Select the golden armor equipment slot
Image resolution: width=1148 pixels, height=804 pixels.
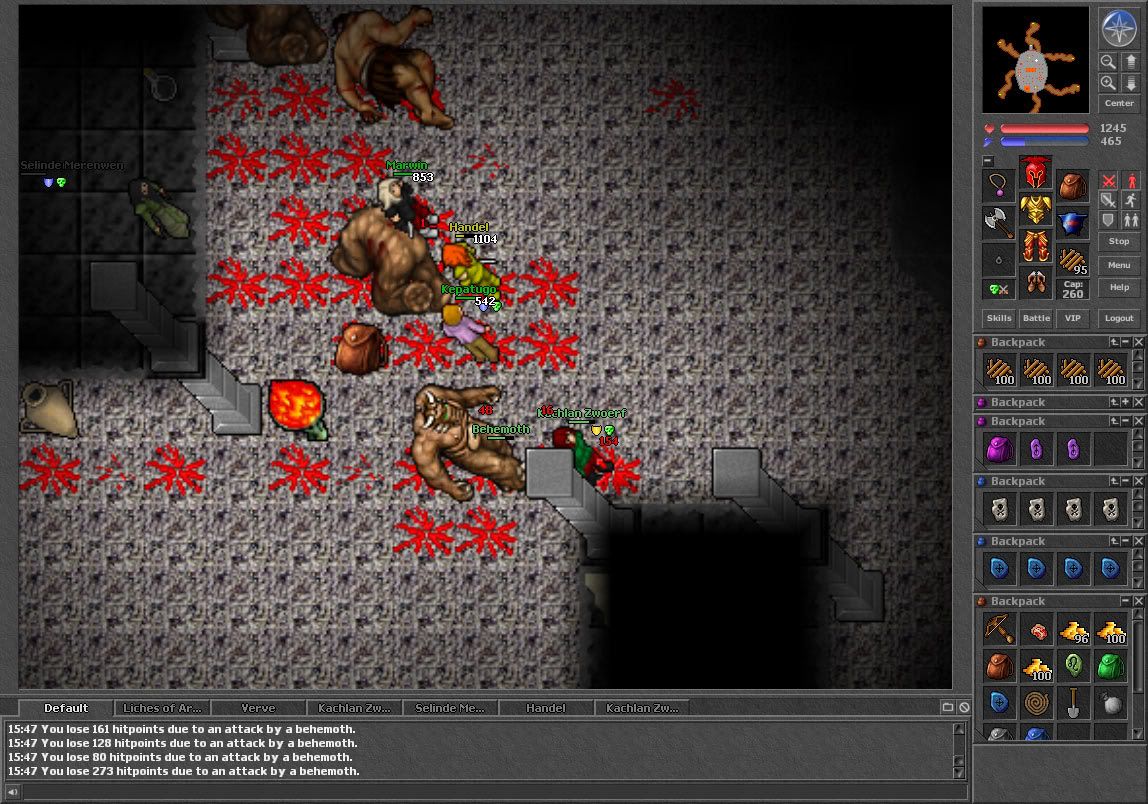(x=1035, y=210)
